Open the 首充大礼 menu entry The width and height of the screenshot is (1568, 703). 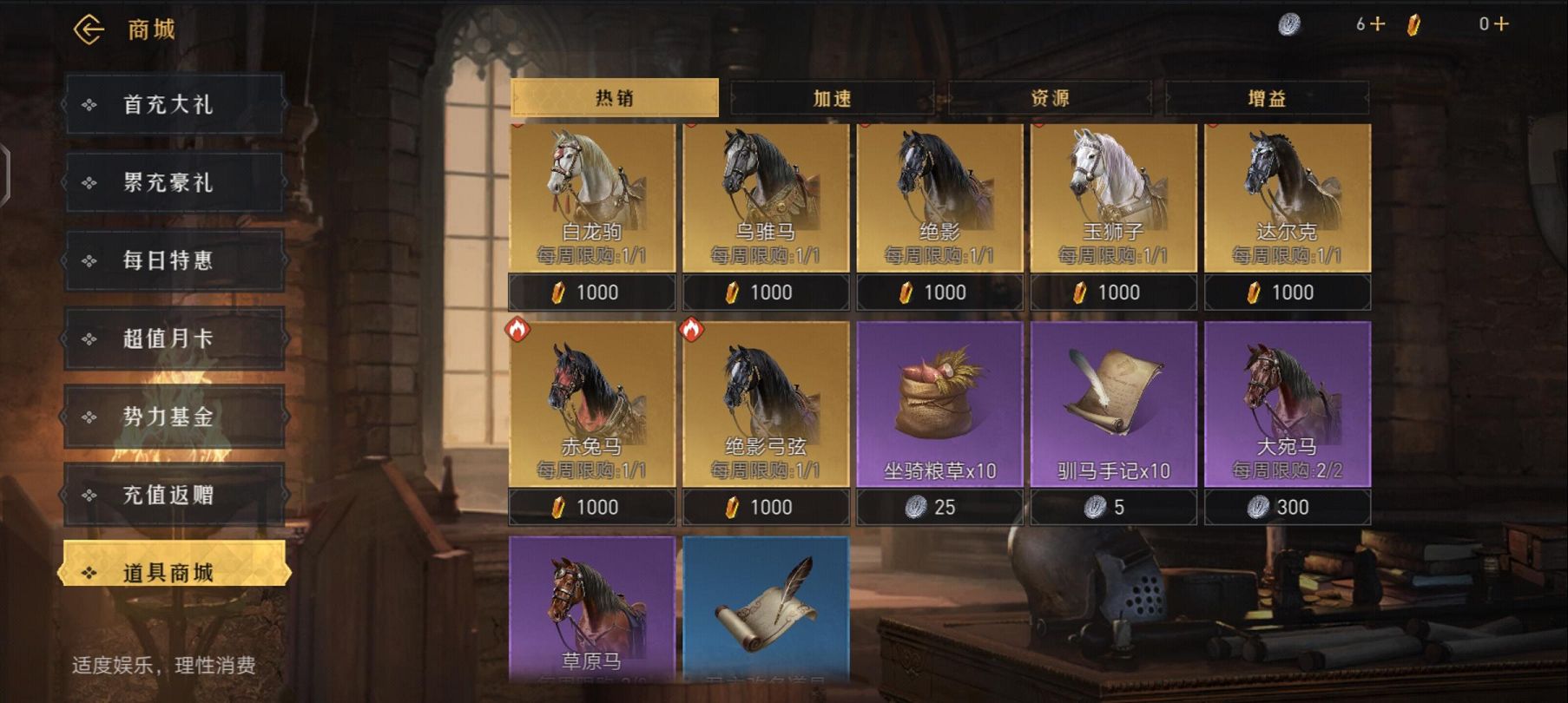tap(174, 105)
